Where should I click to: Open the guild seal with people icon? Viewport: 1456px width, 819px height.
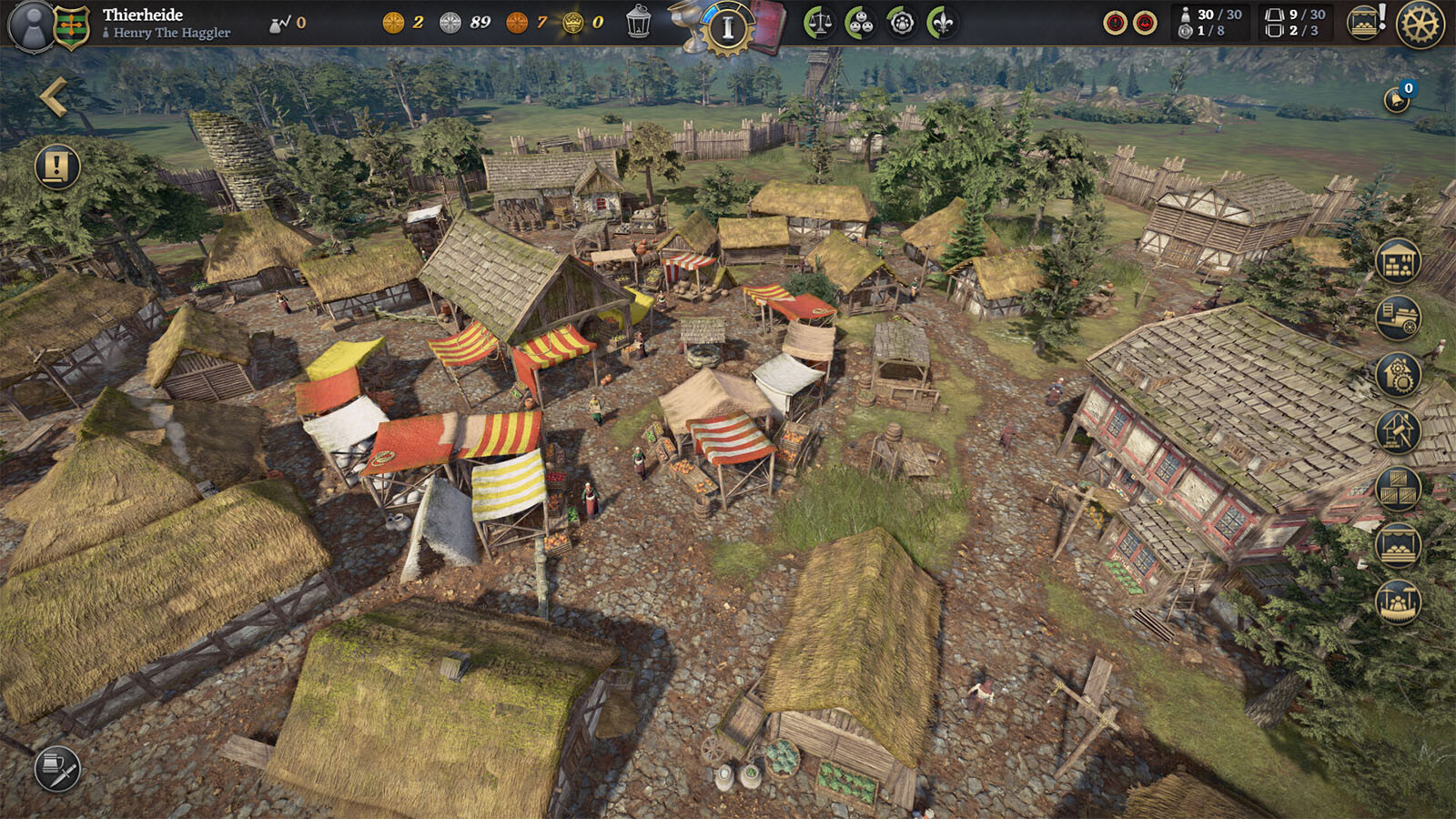(x=902, y=23)
